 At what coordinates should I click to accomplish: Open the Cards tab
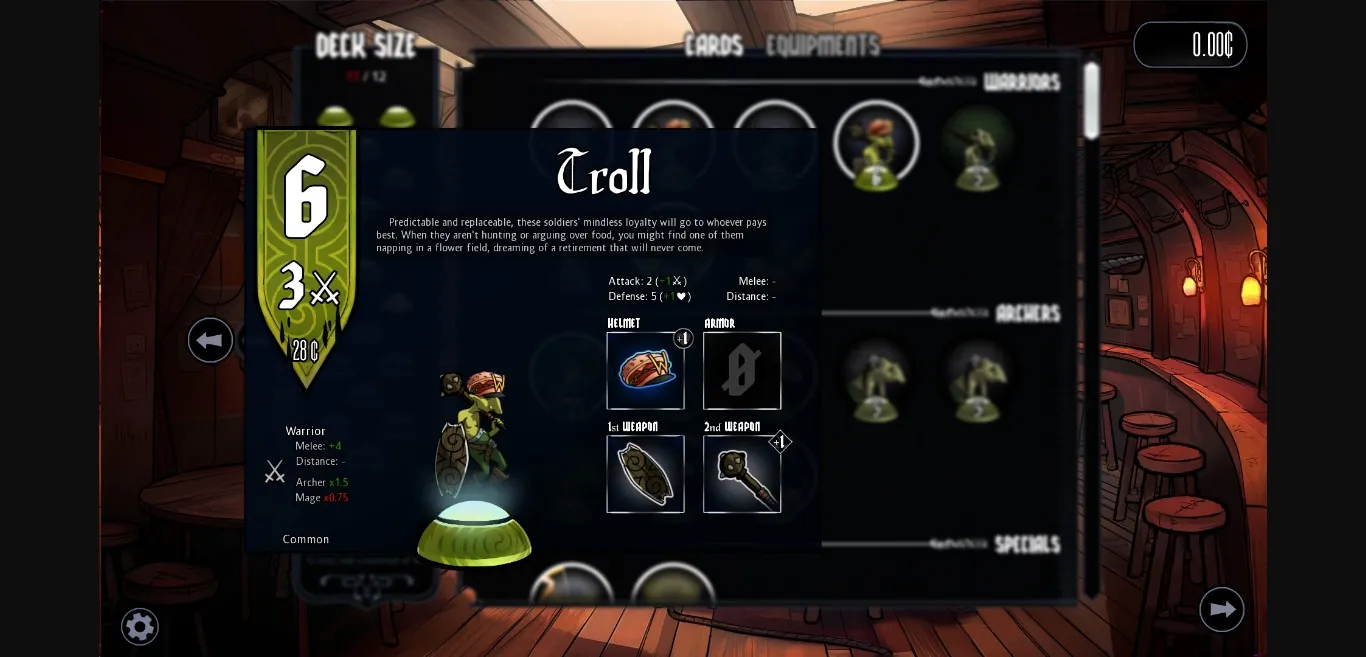pyautogui.click(x=713, y=45)
